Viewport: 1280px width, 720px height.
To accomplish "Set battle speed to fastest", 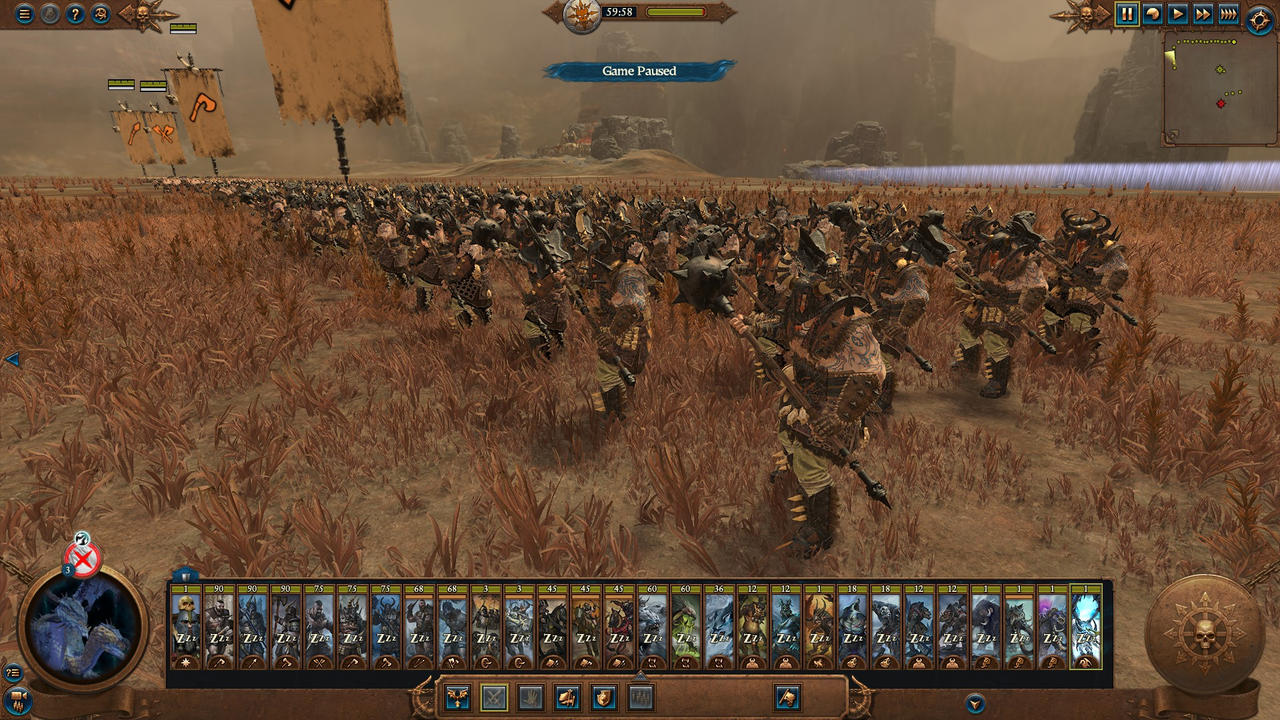I will tap(1228, 14).
